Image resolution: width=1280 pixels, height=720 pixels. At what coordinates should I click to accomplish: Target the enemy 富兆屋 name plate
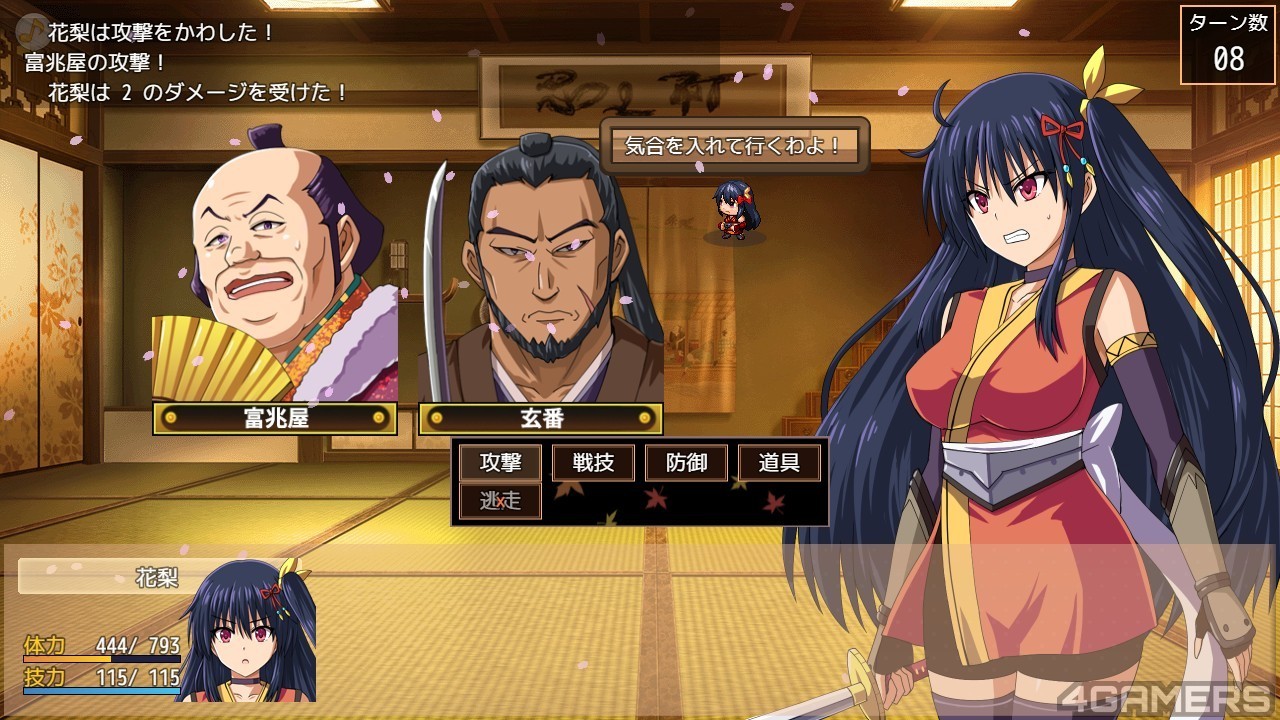tap(275, 418)
